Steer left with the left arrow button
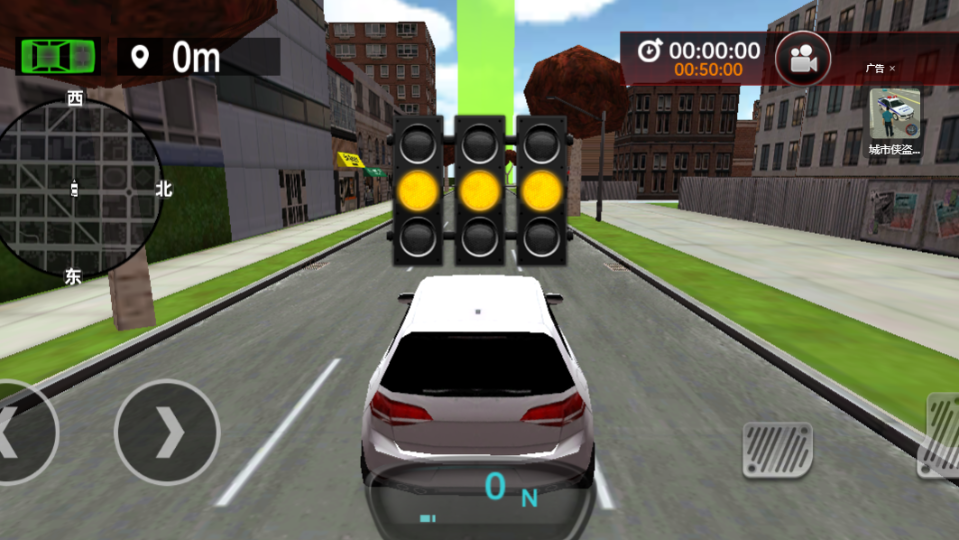 (x=22, y=433)
